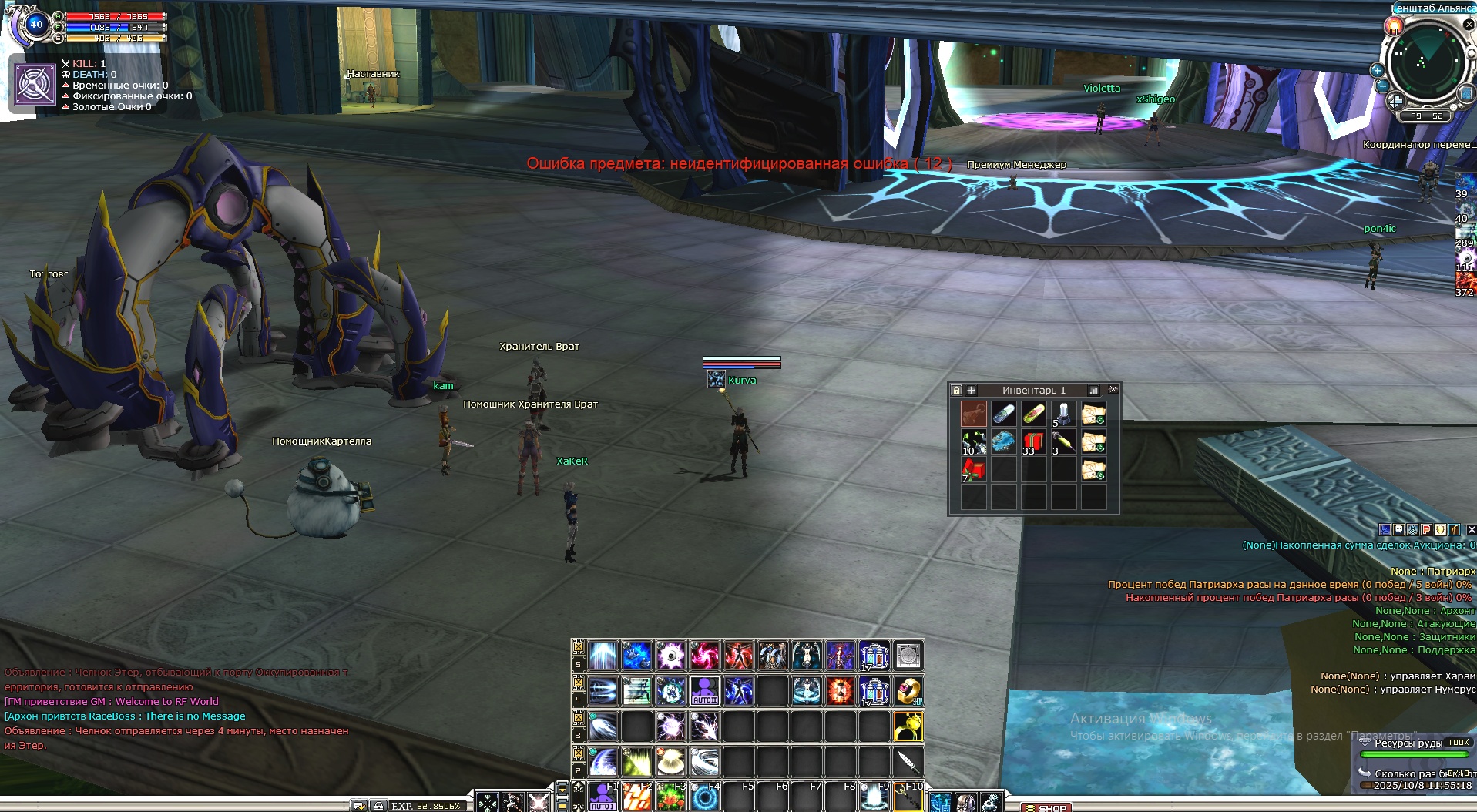Close the right-side info panel
This screenshot has height=812, width=1477.
[1471, 530]
